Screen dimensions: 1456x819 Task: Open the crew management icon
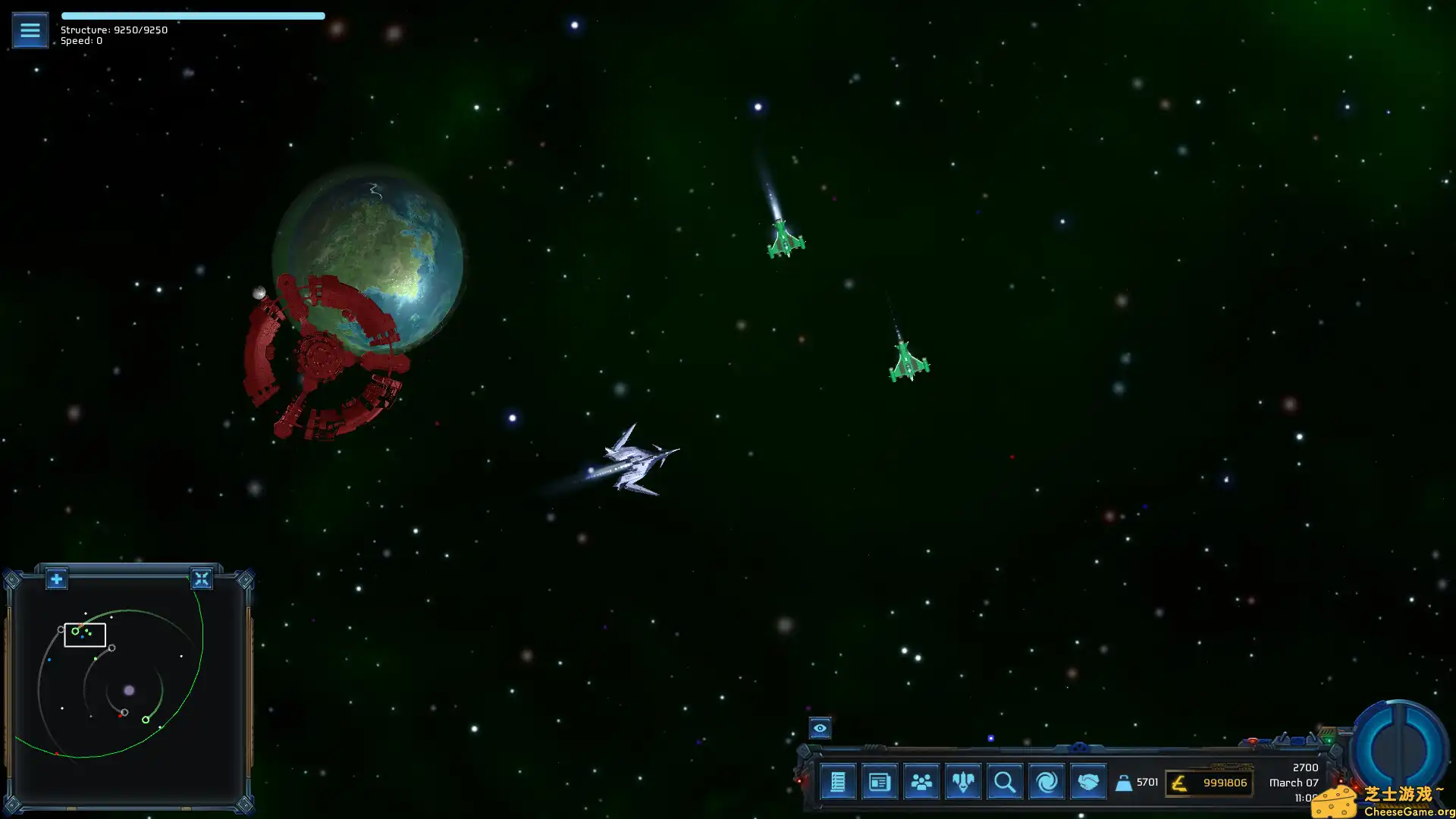pyautogui.click(x=921, y=782)
